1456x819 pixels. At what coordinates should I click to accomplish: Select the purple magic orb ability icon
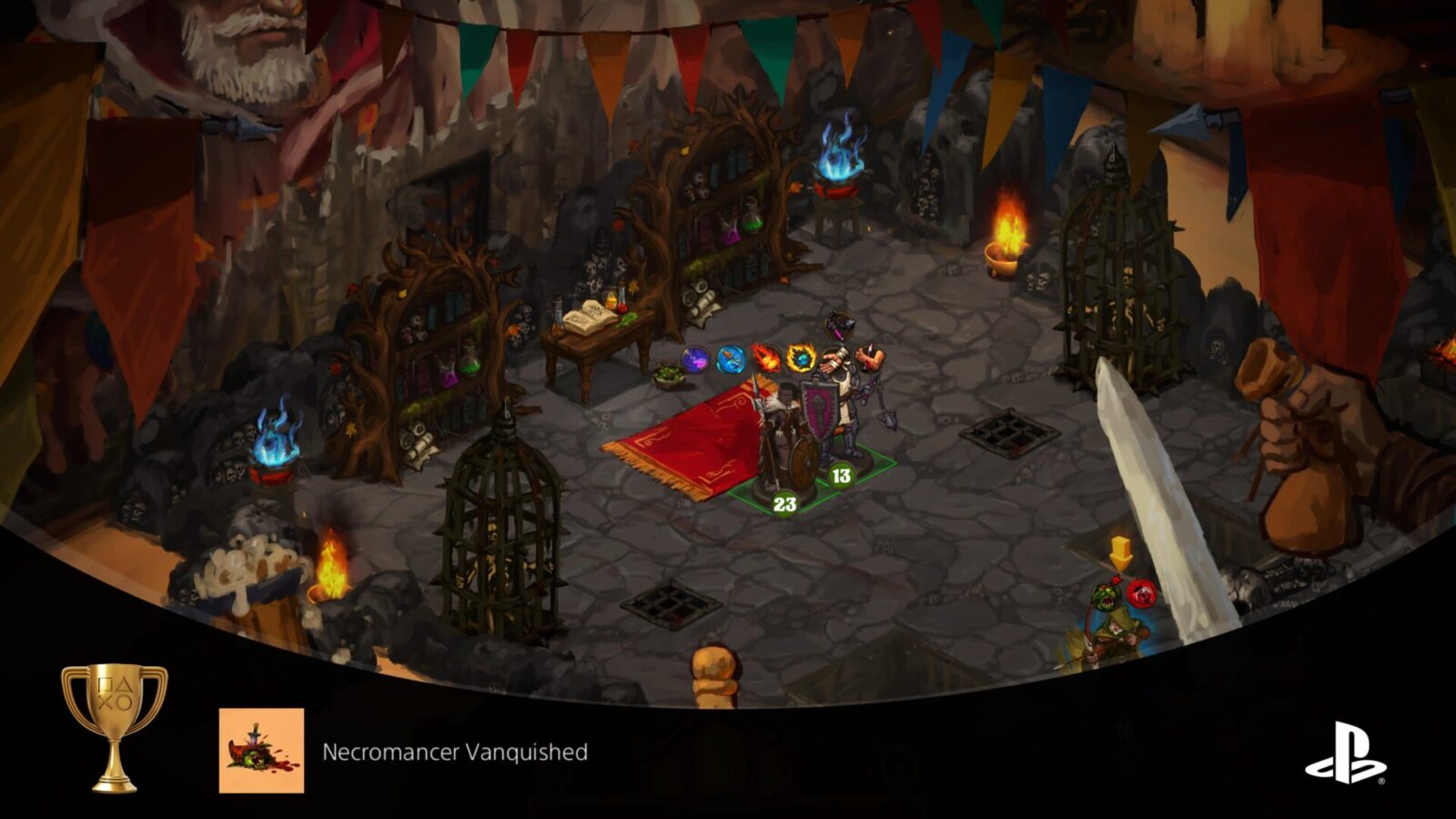[x=696, y=360]
